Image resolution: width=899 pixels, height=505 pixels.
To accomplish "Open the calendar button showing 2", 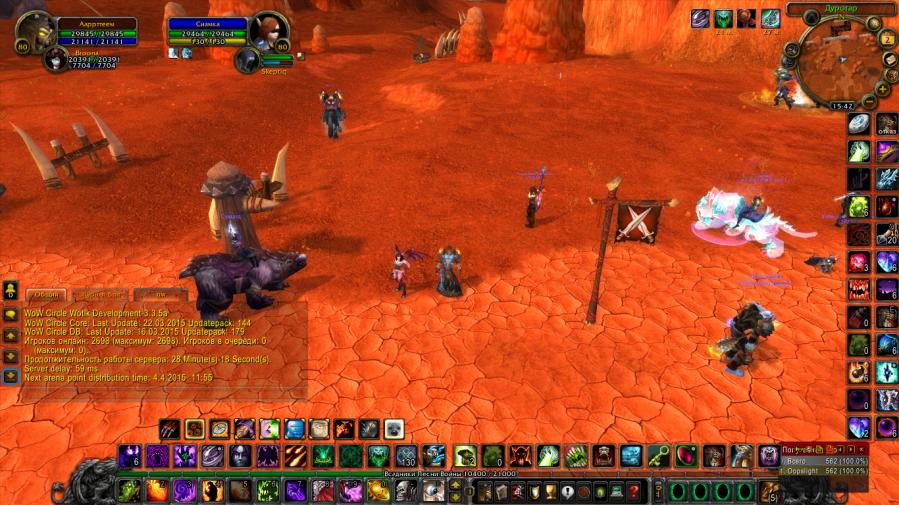I will (x=887, y=39).
